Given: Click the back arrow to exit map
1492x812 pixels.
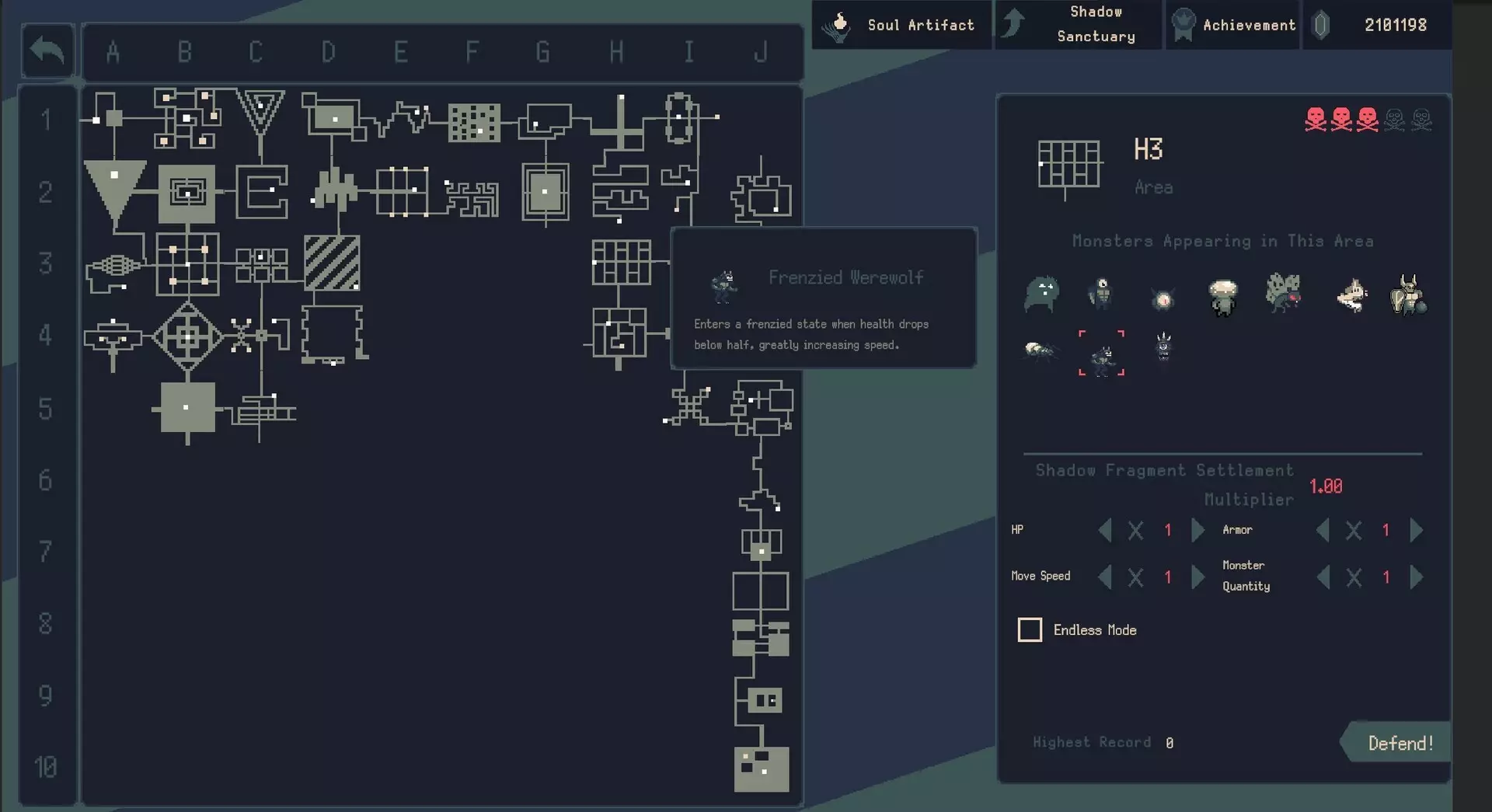Looking at the screenshot, I should pyautogui.click(x=47, y=50).
